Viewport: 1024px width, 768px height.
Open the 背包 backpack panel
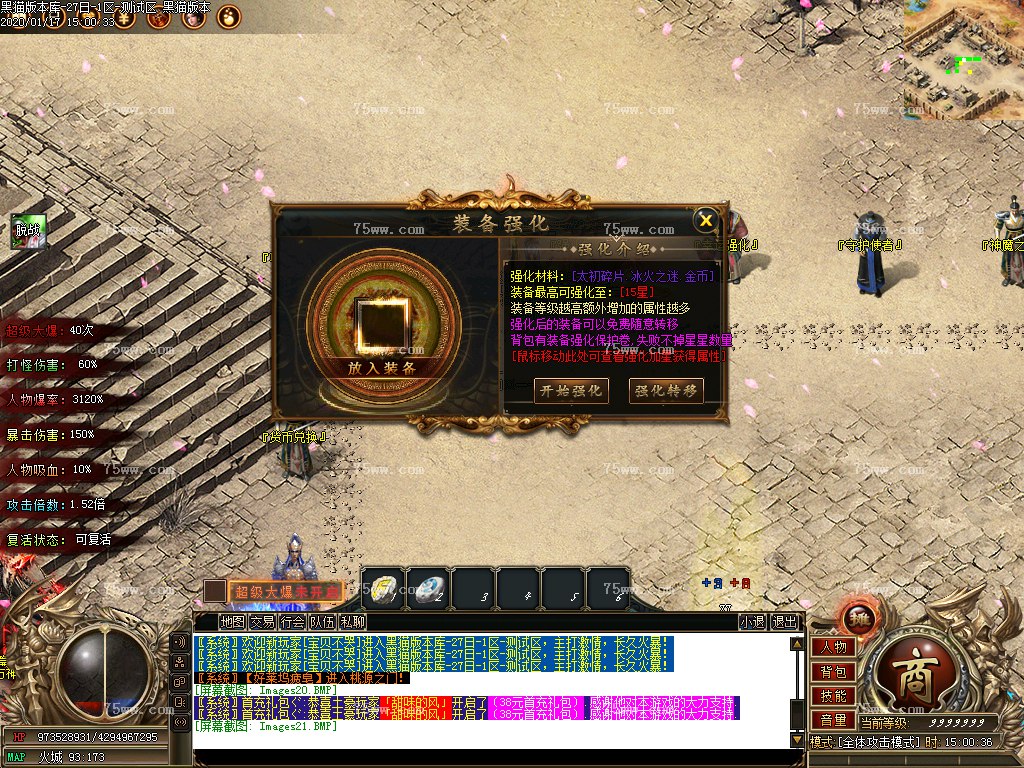pyautogui.click(x=833, y=672)
